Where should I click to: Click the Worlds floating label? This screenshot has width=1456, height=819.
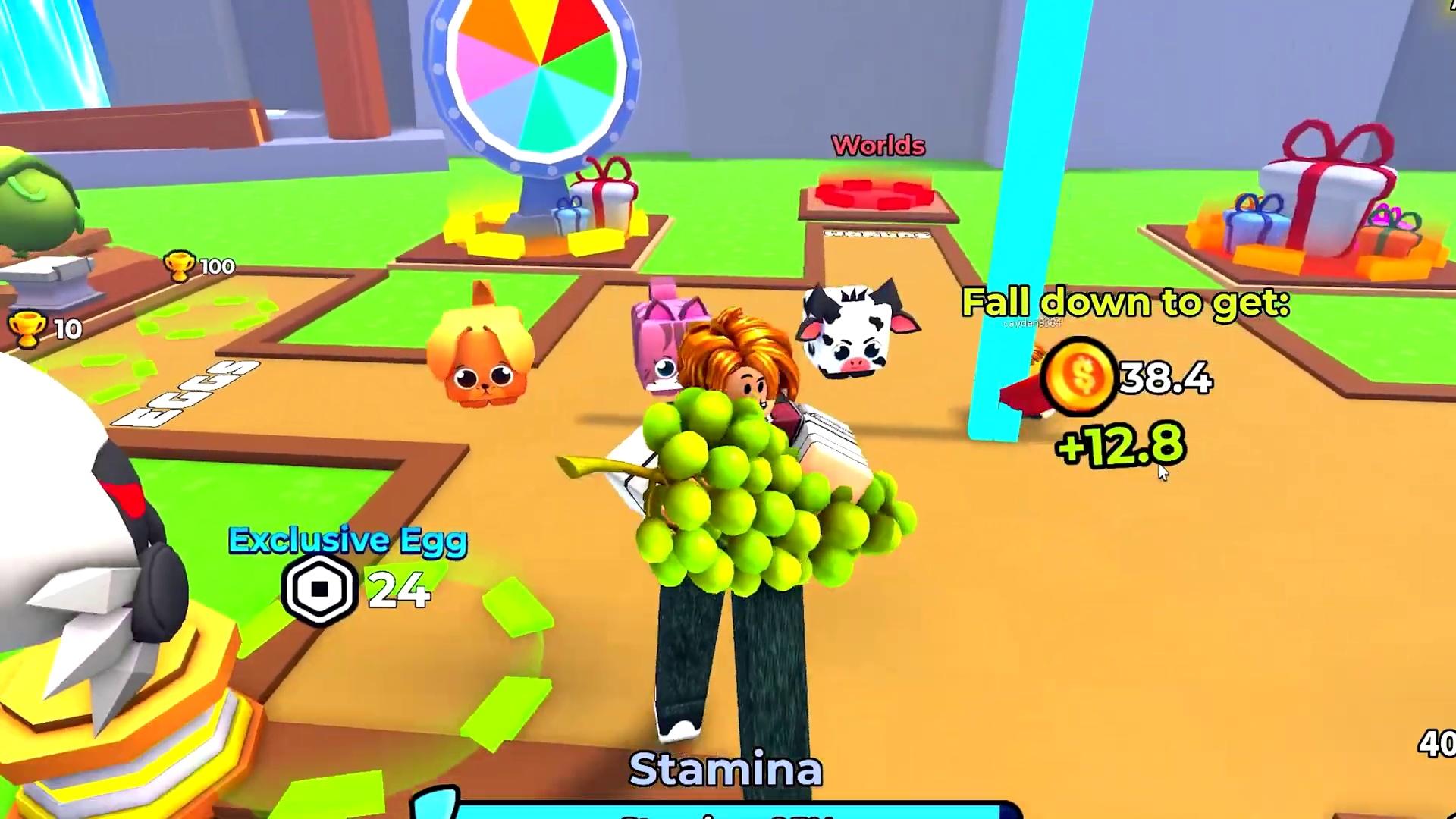pos(877,145)
